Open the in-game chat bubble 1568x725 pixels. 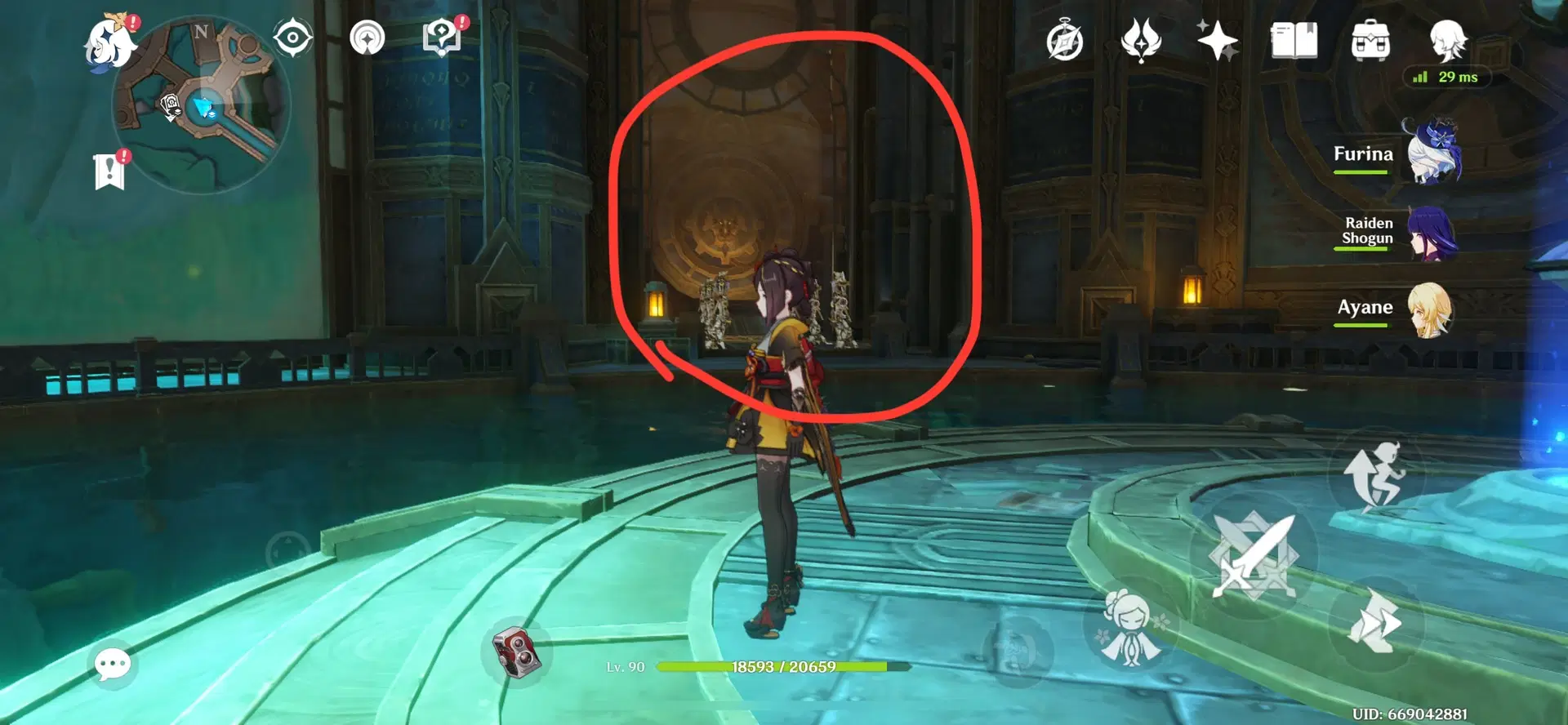(114, 665)
